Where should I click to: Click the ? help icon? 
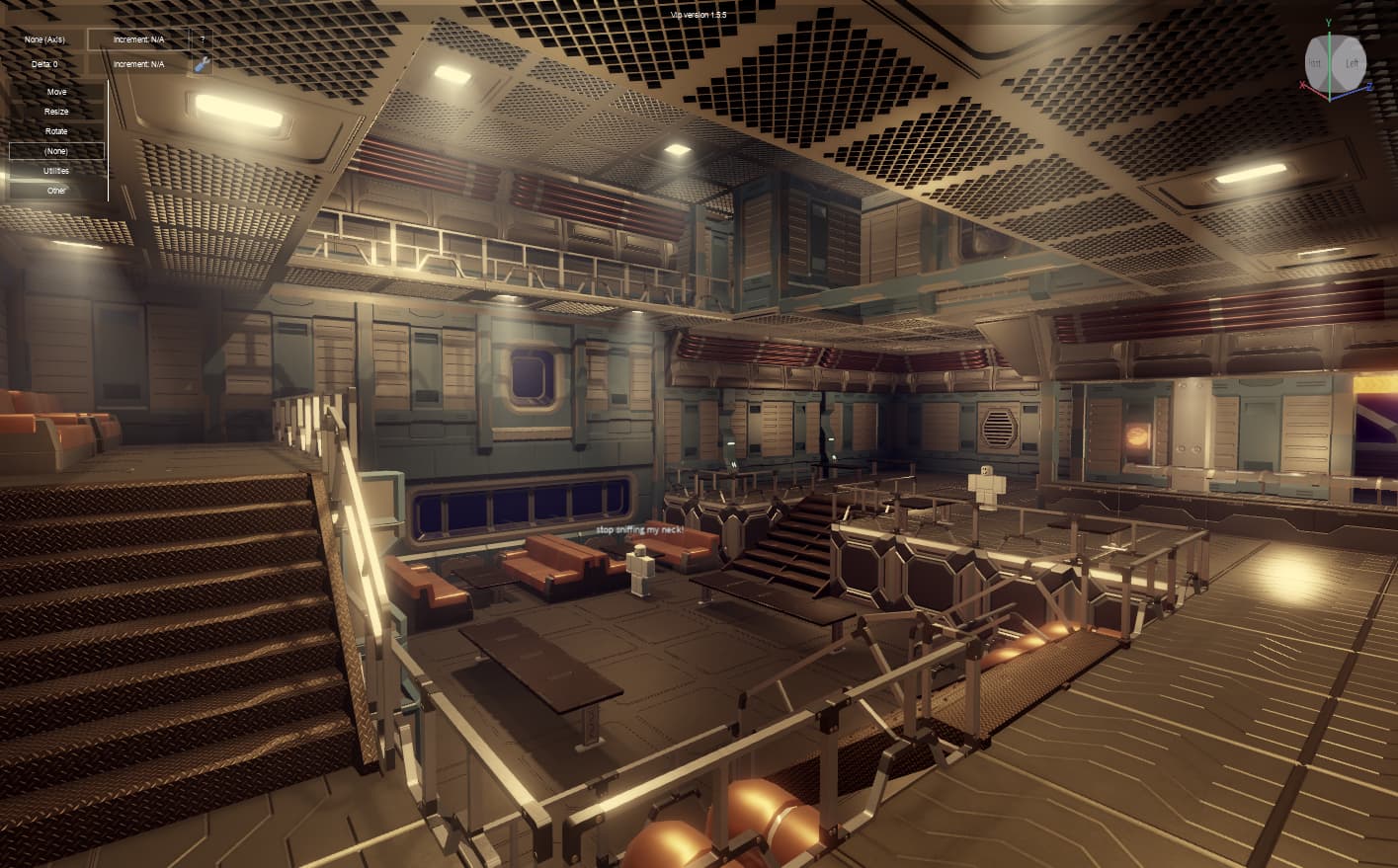pos(203,39)
